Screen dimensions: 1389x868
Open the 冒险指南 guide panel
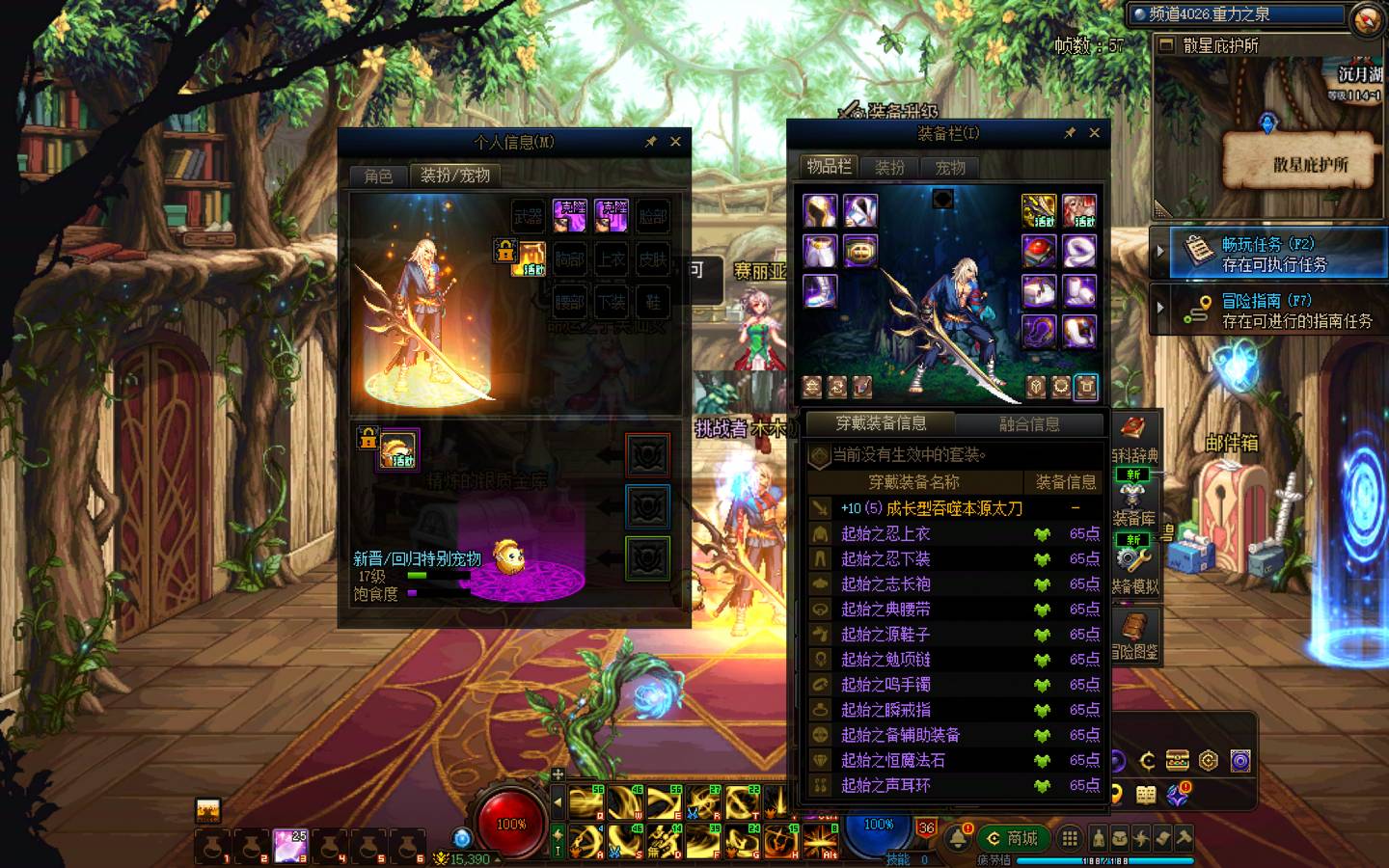coord(1273,311)
